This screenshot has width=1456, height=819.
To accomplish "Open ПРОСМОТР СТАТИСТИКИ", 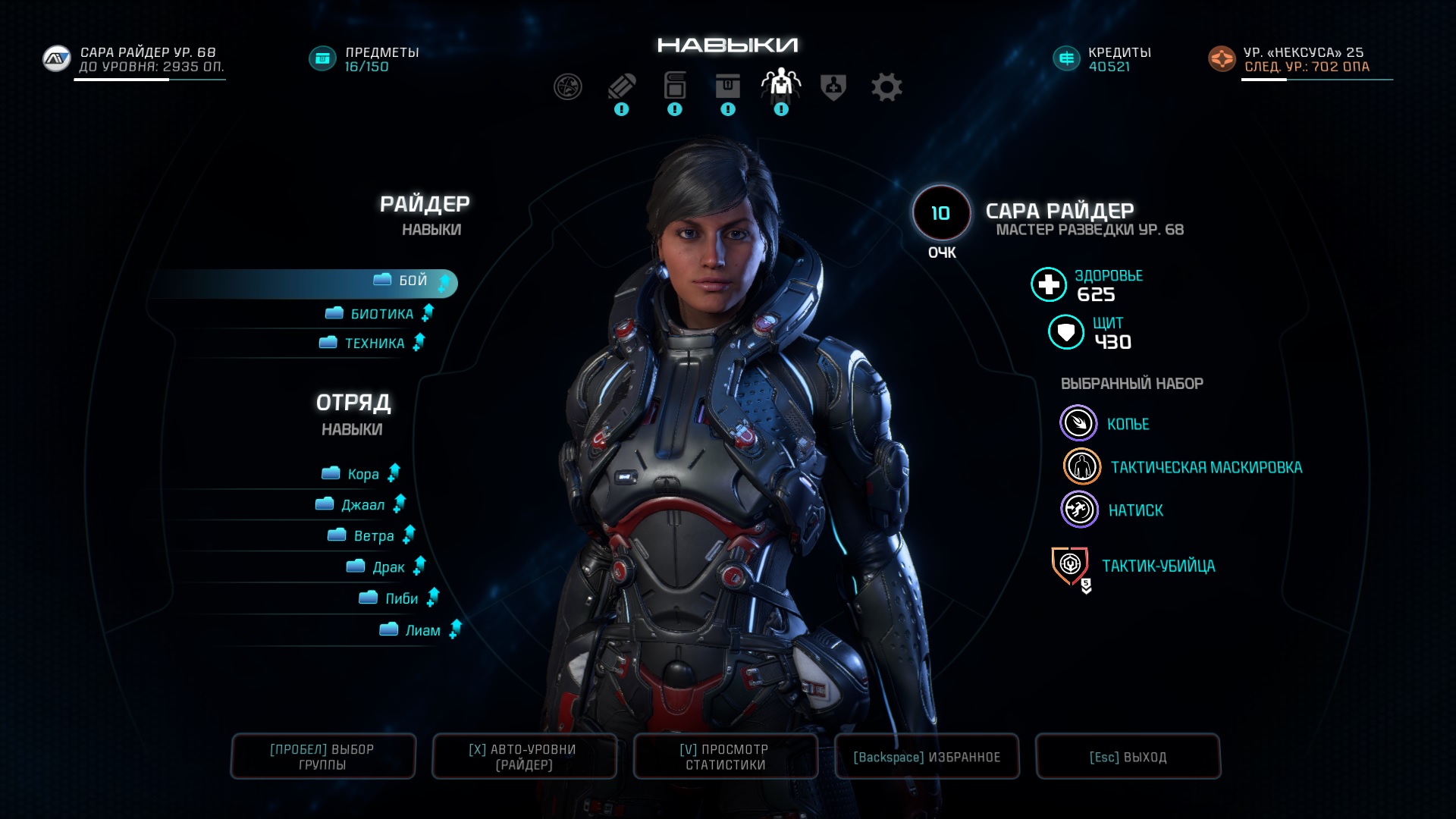I will click(726, 757).
